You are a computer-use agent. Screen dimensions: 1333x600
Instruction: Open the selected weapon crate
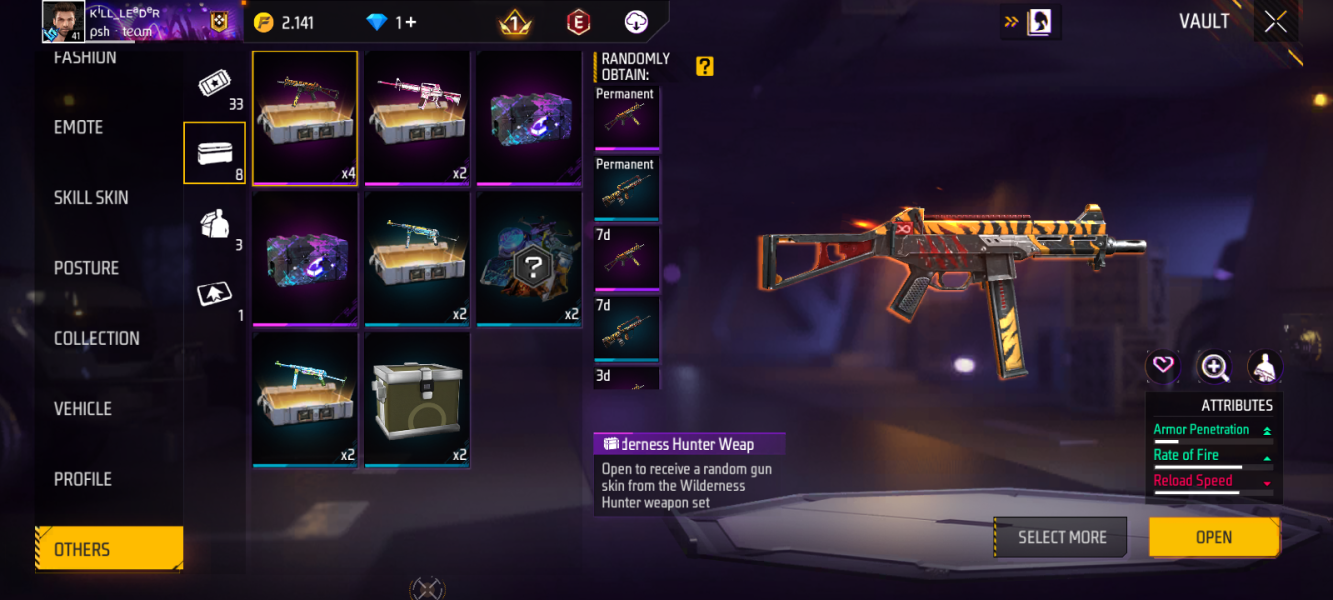1213,537
